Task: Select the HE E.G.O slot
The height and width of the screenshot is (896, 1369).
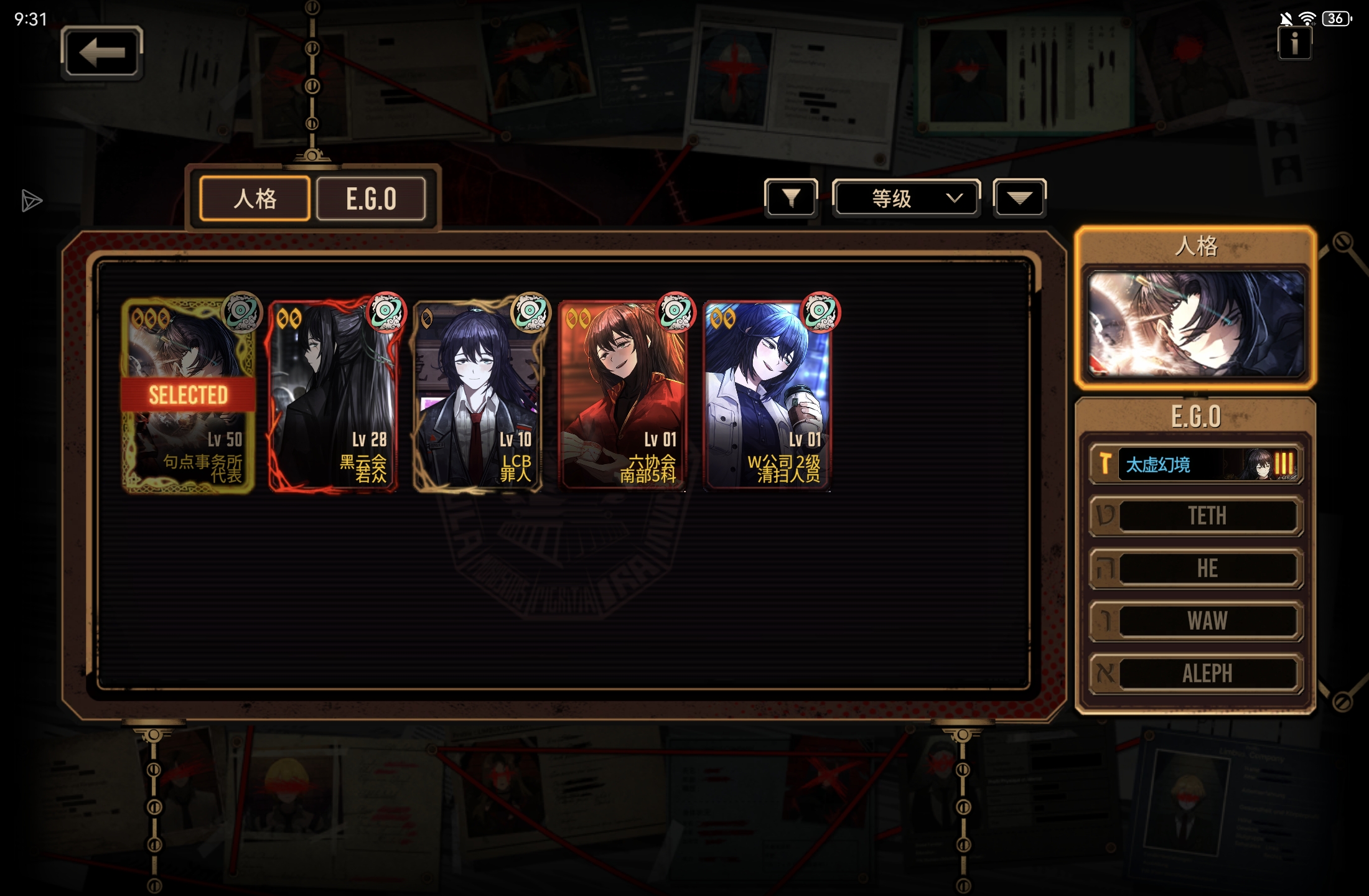Action: (x=1195, y=568)
